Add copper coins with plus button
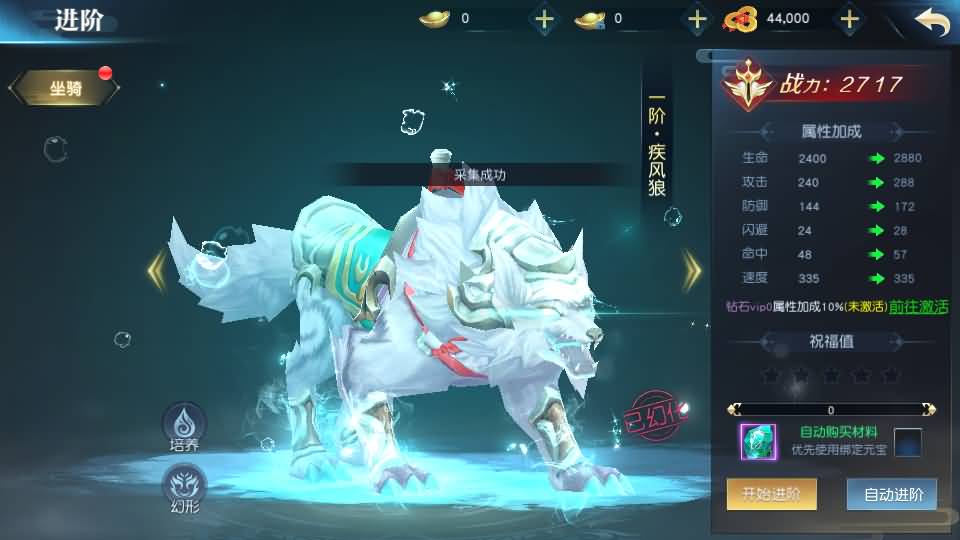This screenshot has width=960, height=540. coord(849,18)
